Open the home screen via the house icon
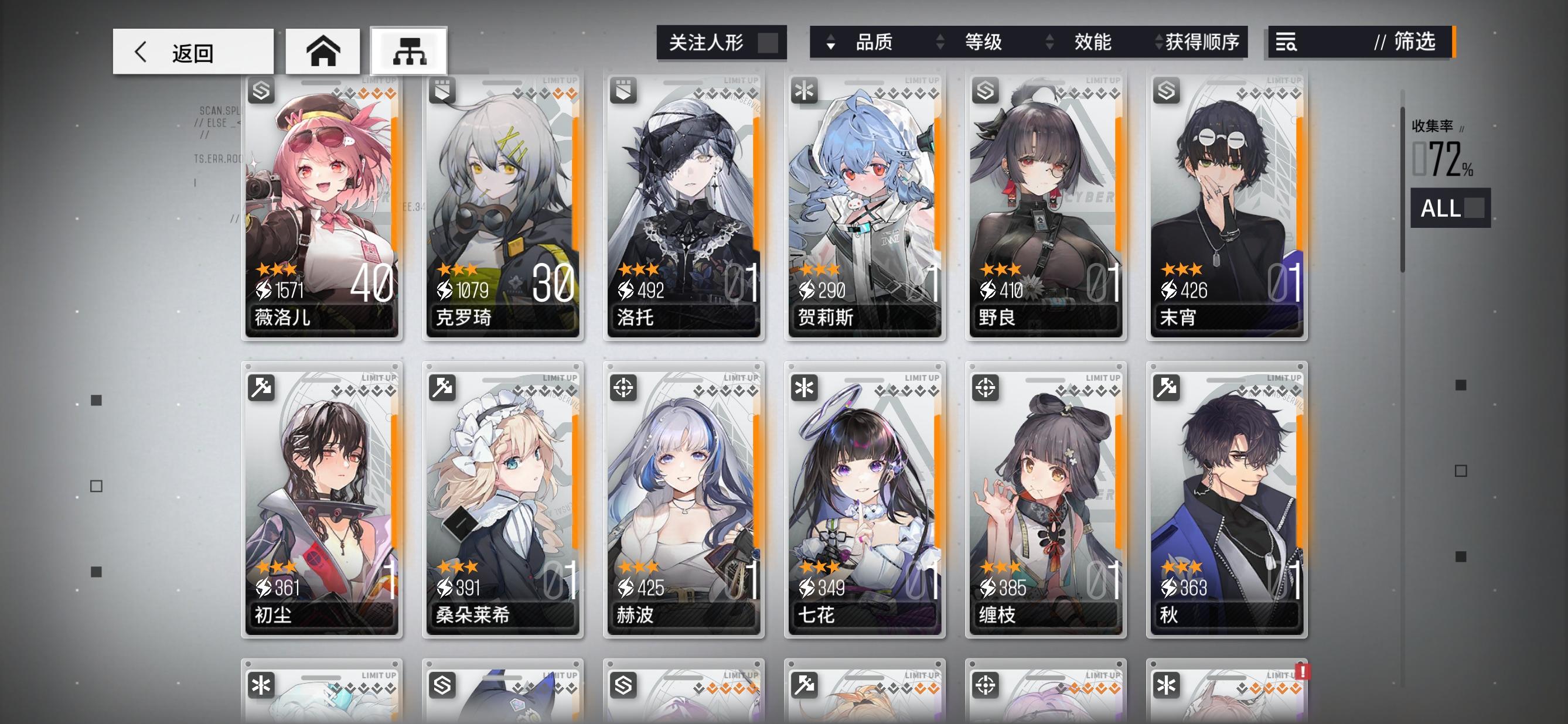1568x724 pixels. pos(322,51)
